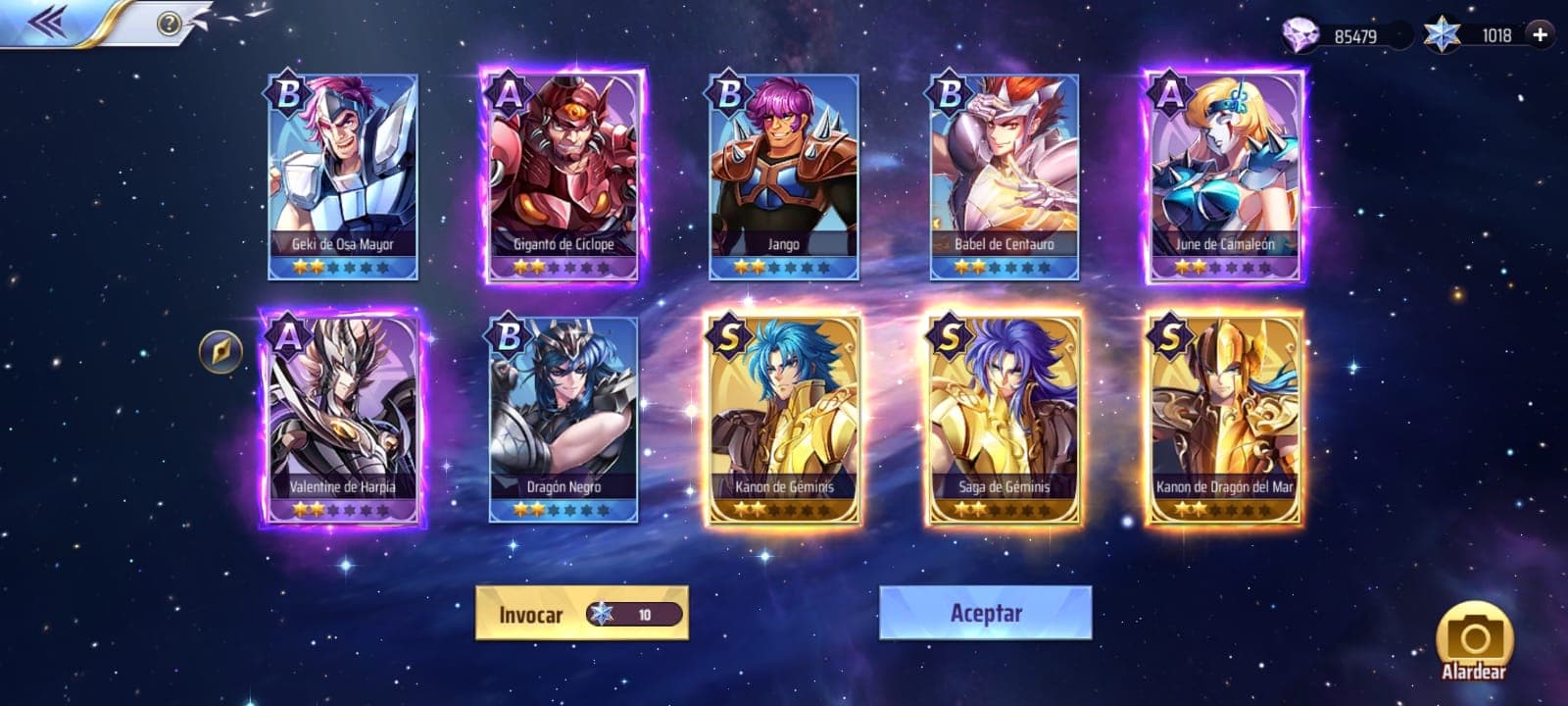Select the Saga de Géminis card
The image size is (1568, 706).
pos(1004,419)
